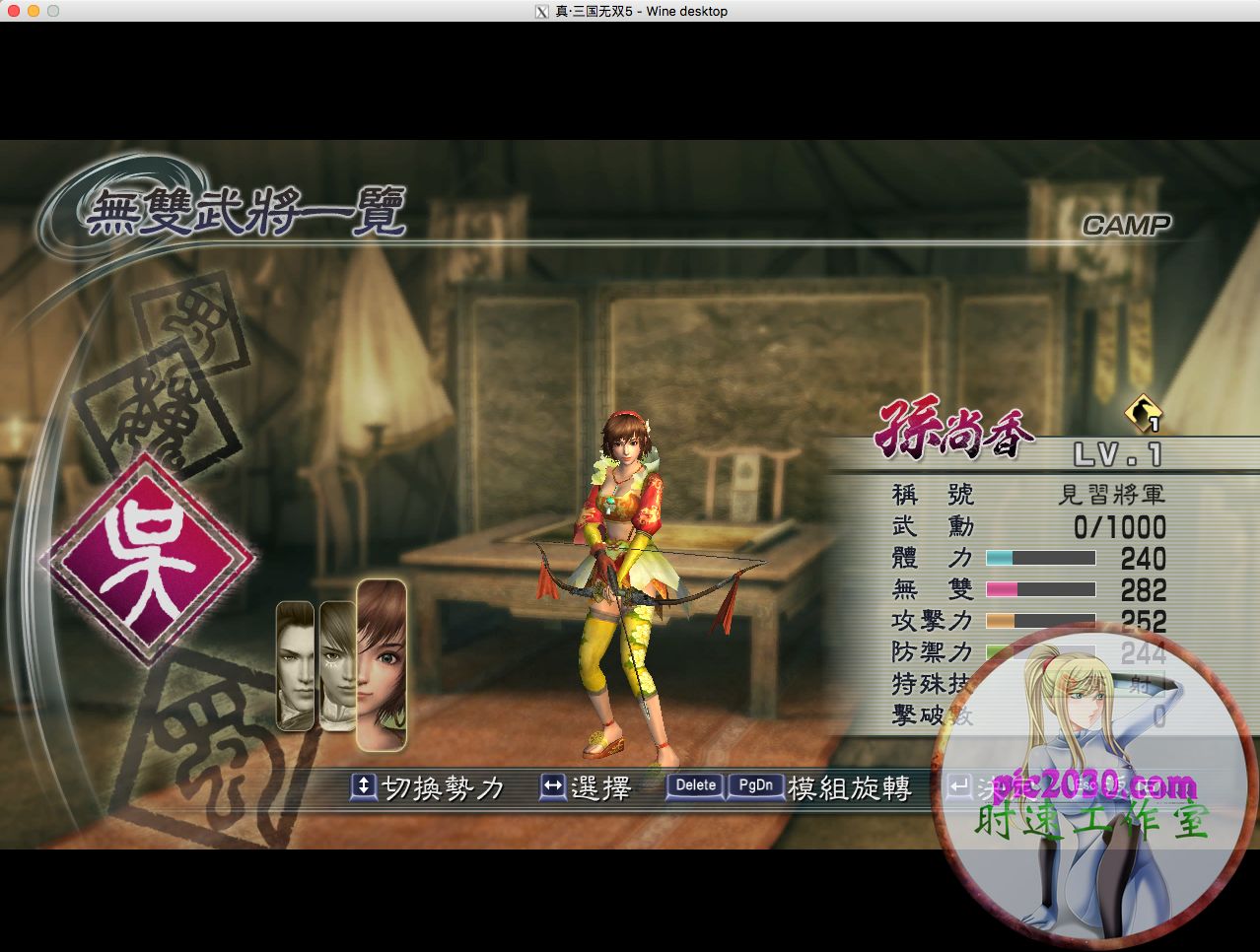The width and height of the screenshot is (1260, 952).
Task: Close the Wine desktop window
Action: click(13, 11)
